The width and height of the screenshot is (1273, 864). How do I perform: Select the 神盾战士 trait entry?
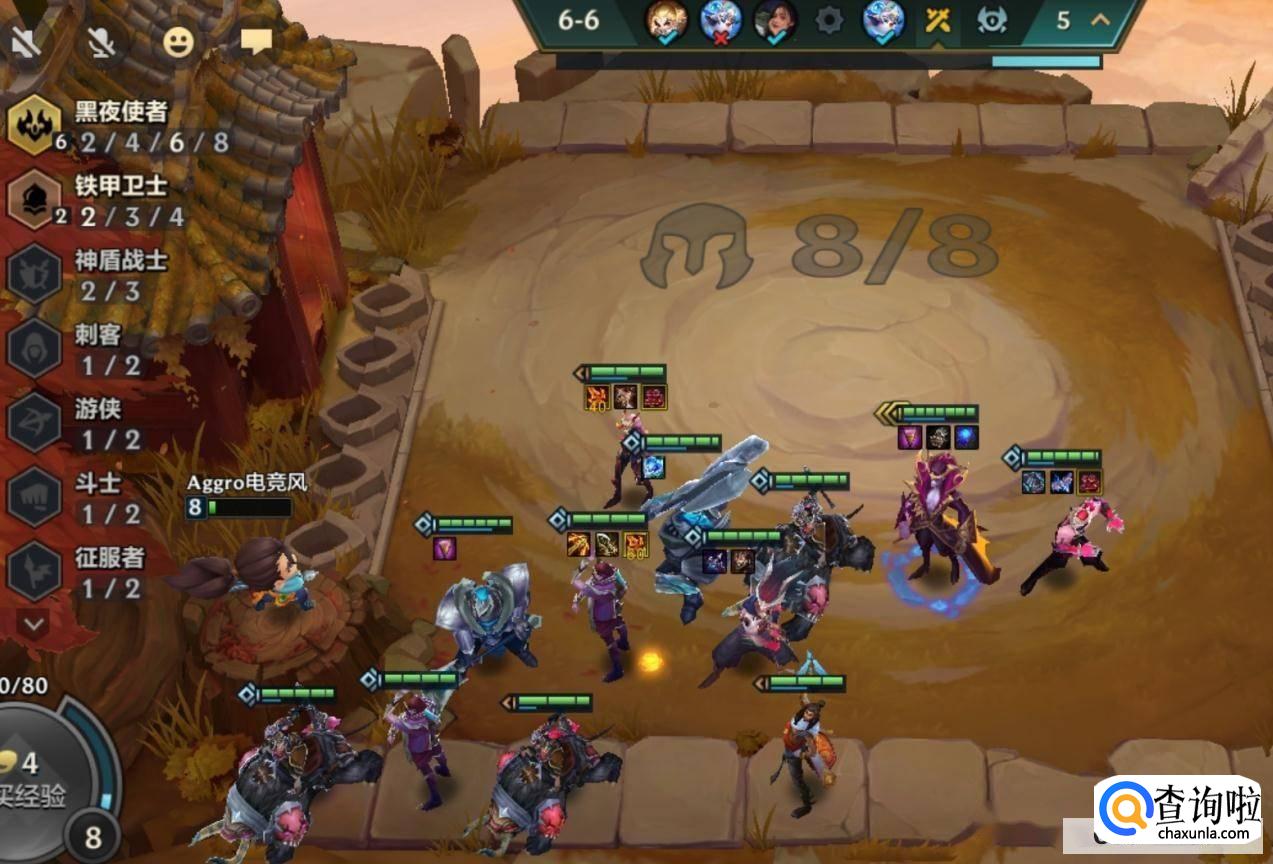pyautogui.click(x=88, y=275)
